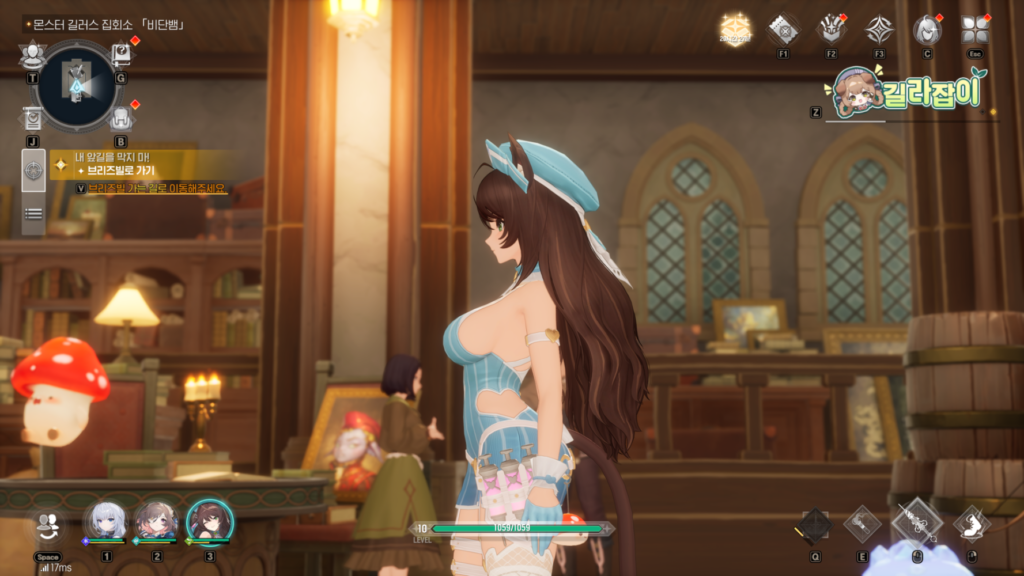Switch to the crosshair quest tracking tab
1024x576 pixels.
33,170
